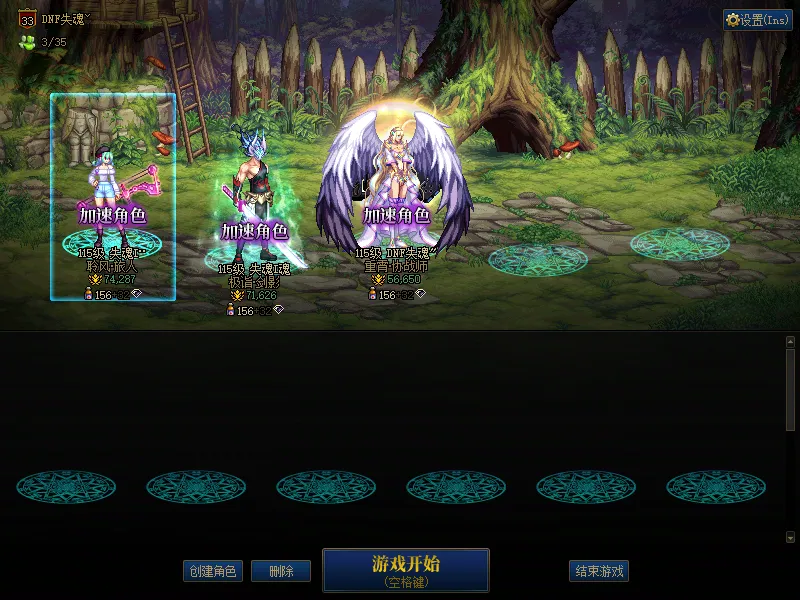Exit via the 结束游戏 button
This screenshot has width=800, height=600.
point(599,571)
